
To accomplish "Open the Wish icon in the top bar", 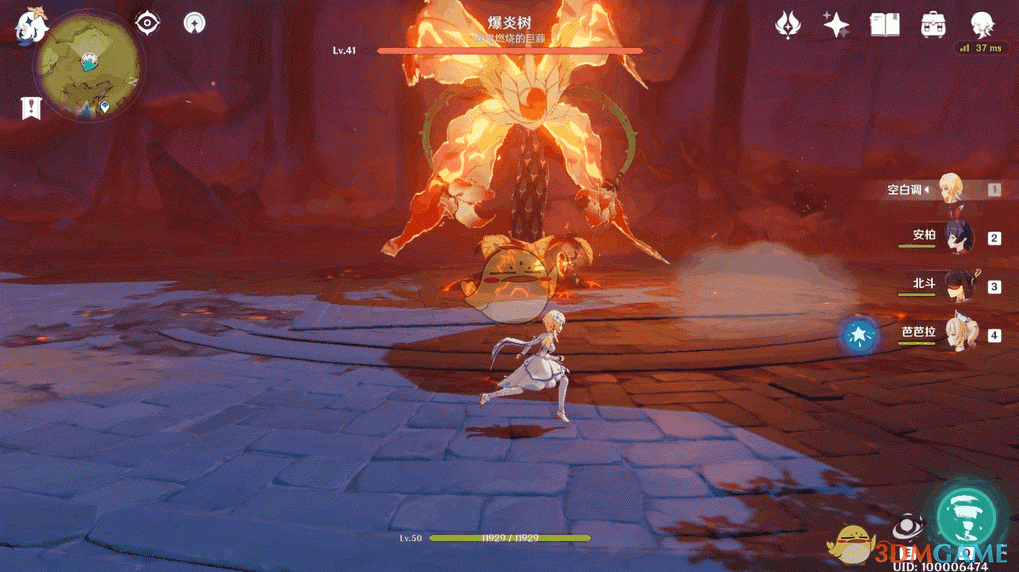I will (x=788, y=25).
